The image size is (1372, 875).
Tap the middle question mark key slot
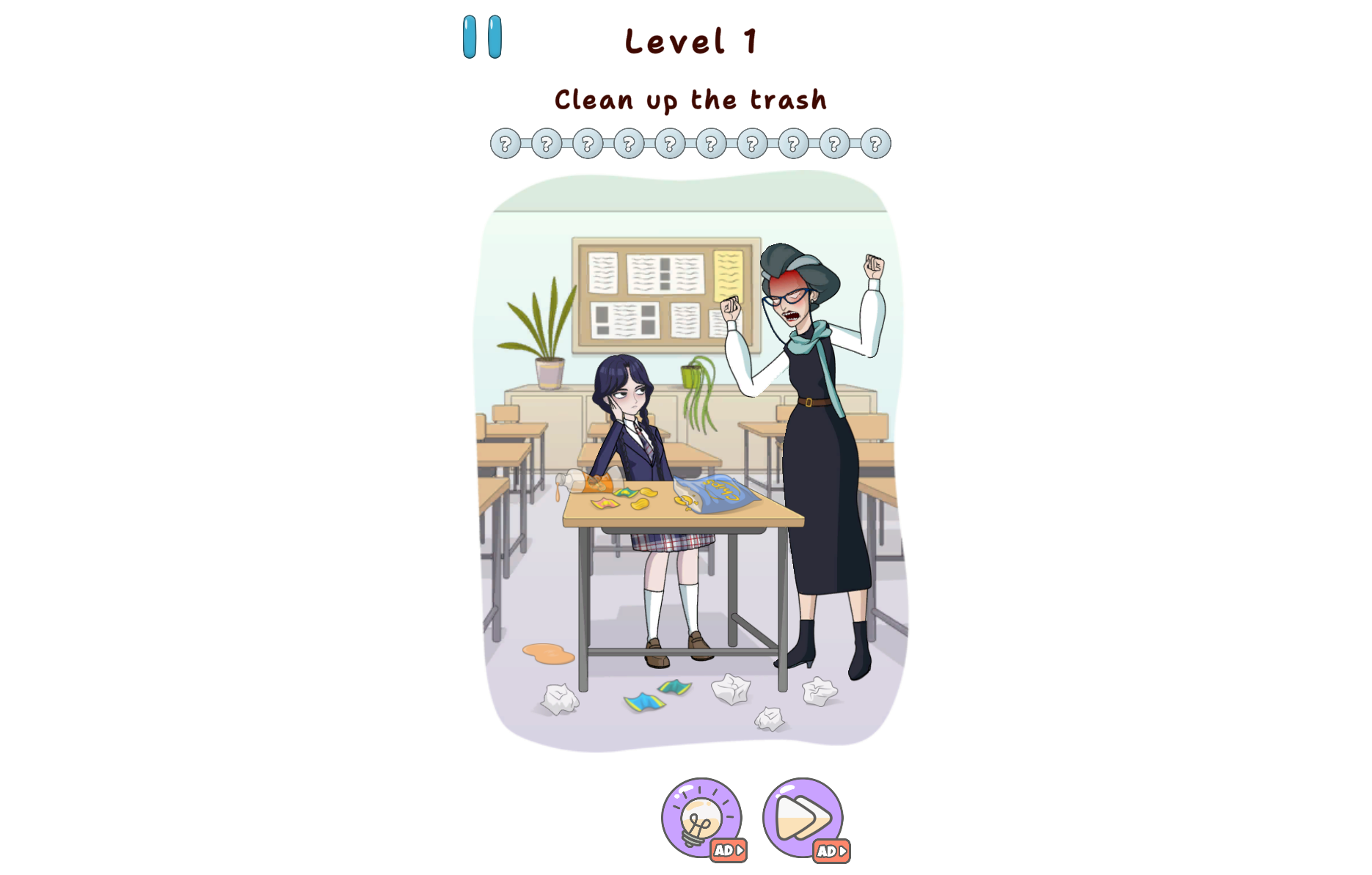(670, 144)
